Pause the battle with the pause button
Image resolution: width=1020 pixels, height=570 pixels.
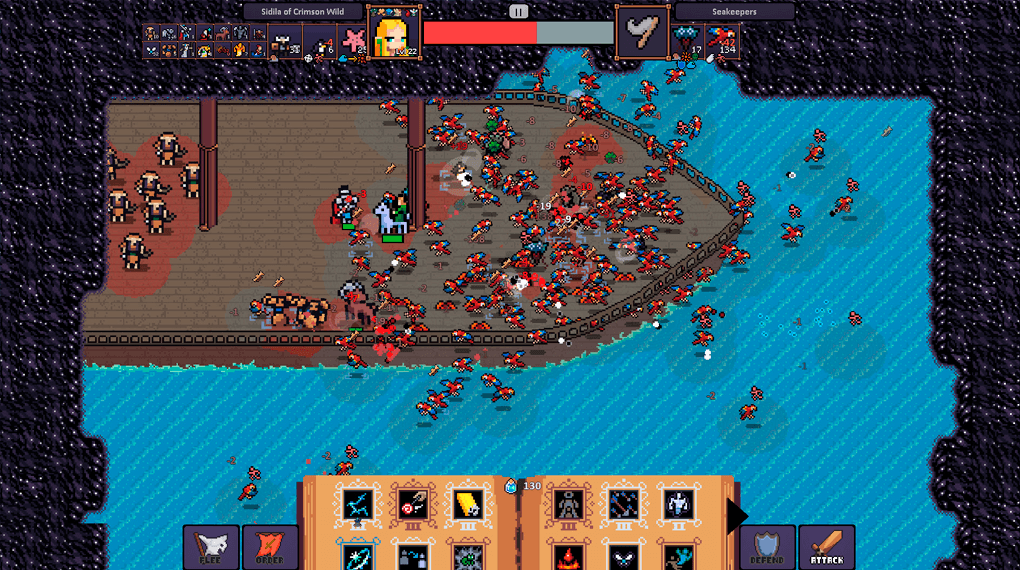coord(518,12)
